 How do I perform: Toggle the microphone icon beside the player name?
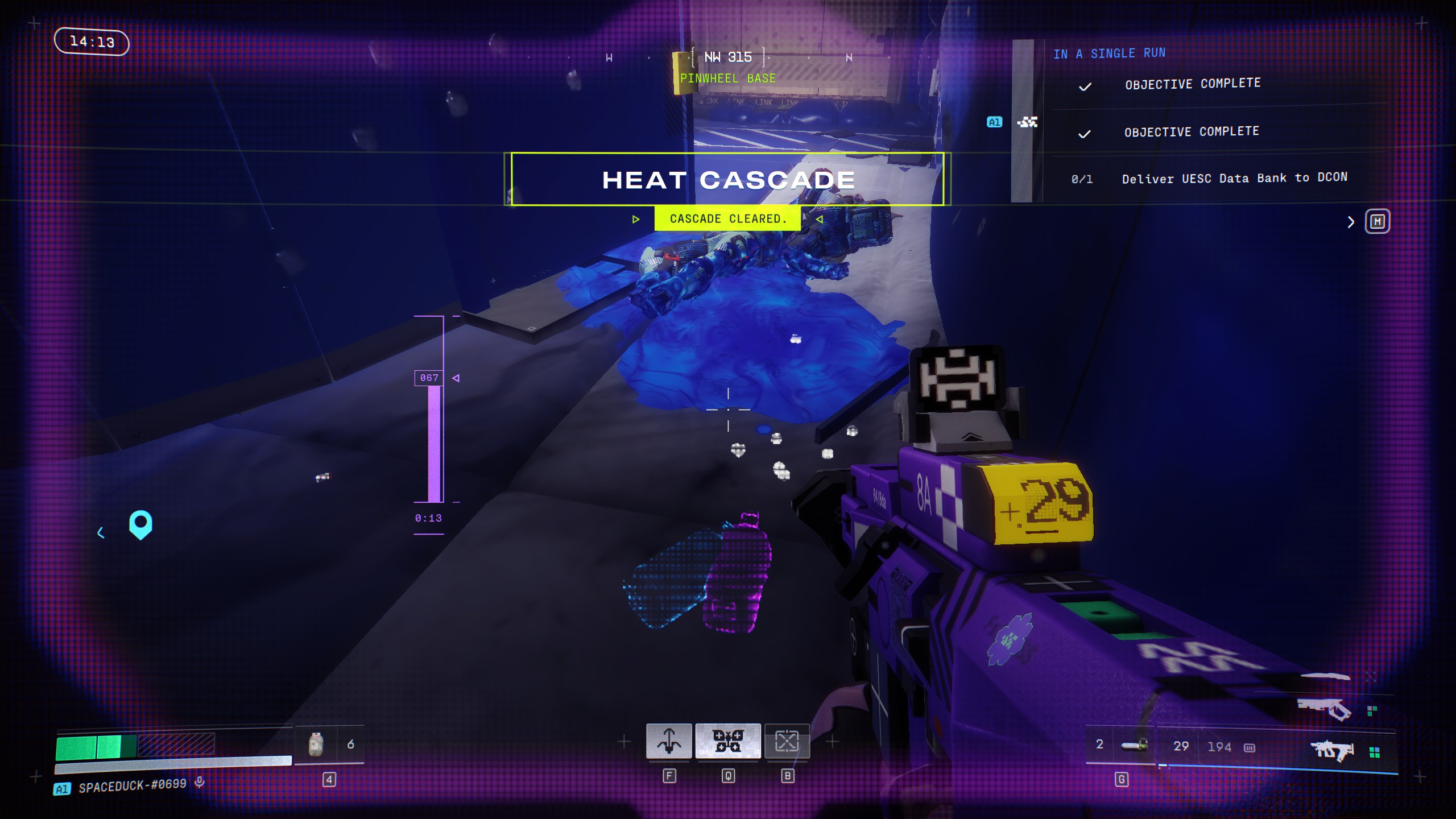[x=200, y=783]
